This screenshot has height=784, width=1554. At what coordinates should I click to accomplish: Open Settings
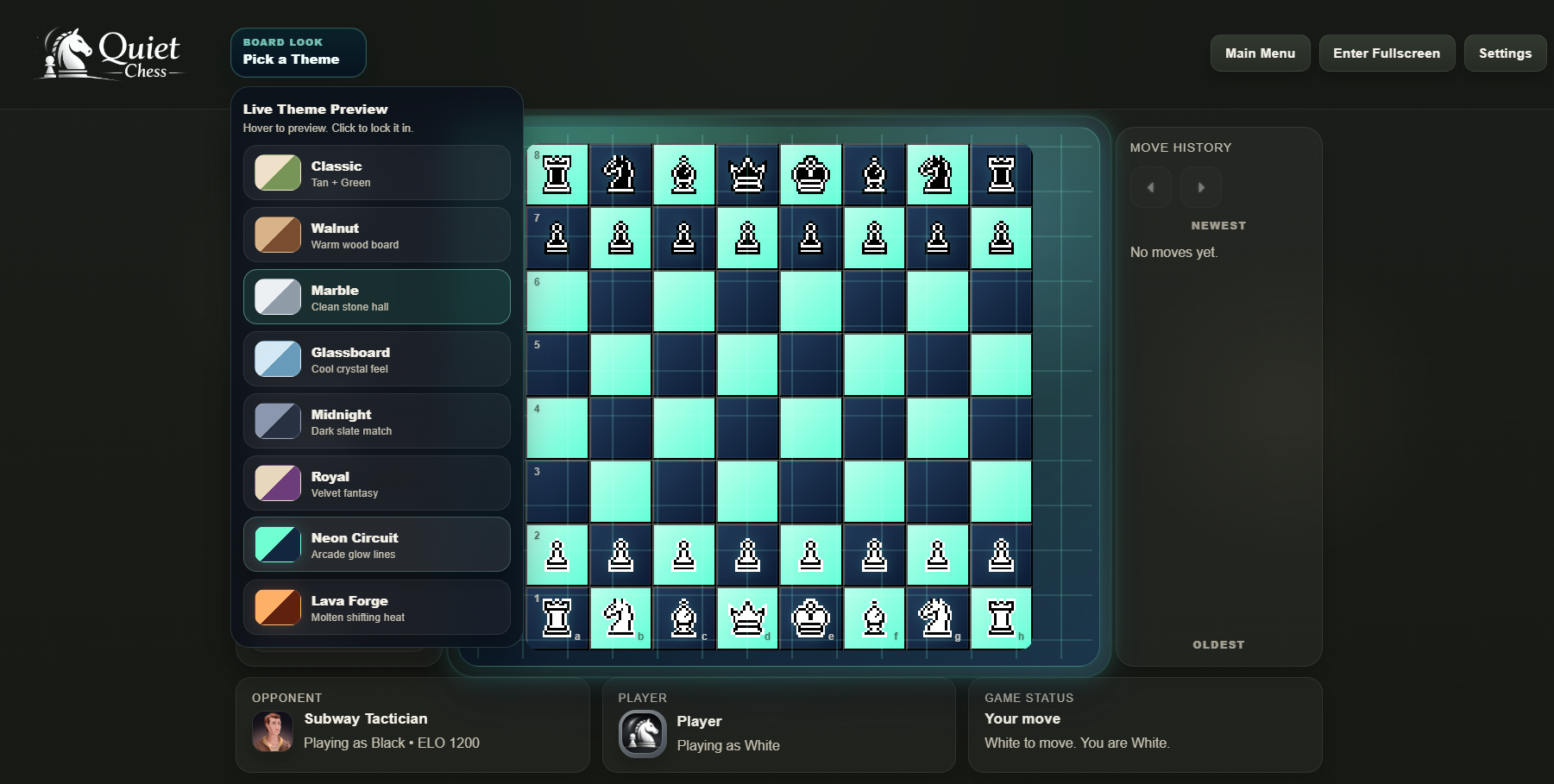pos(1505,53)
